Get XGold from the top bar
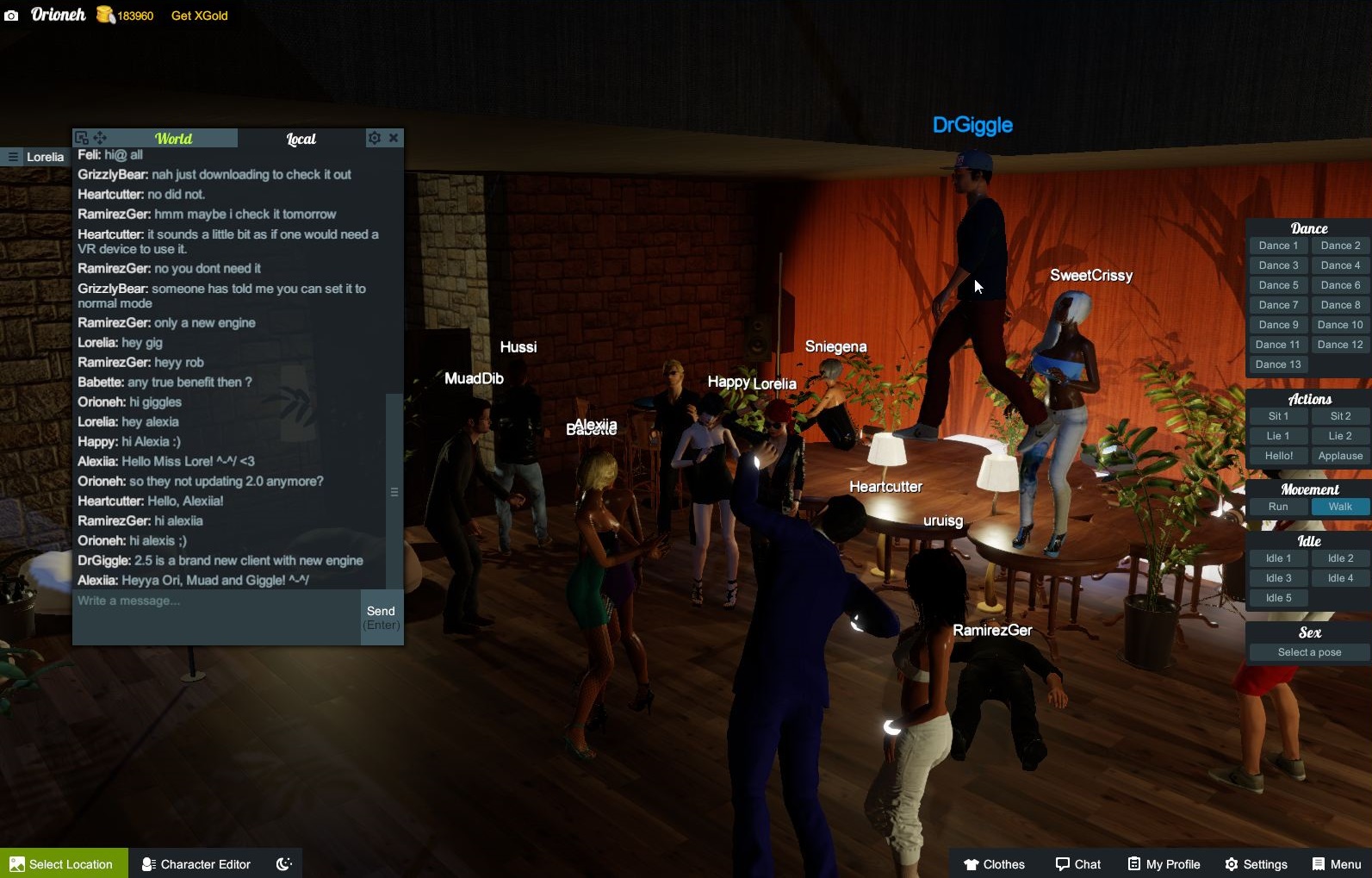The height and width of the screenshot is (878, 1372). pos(199,16)
